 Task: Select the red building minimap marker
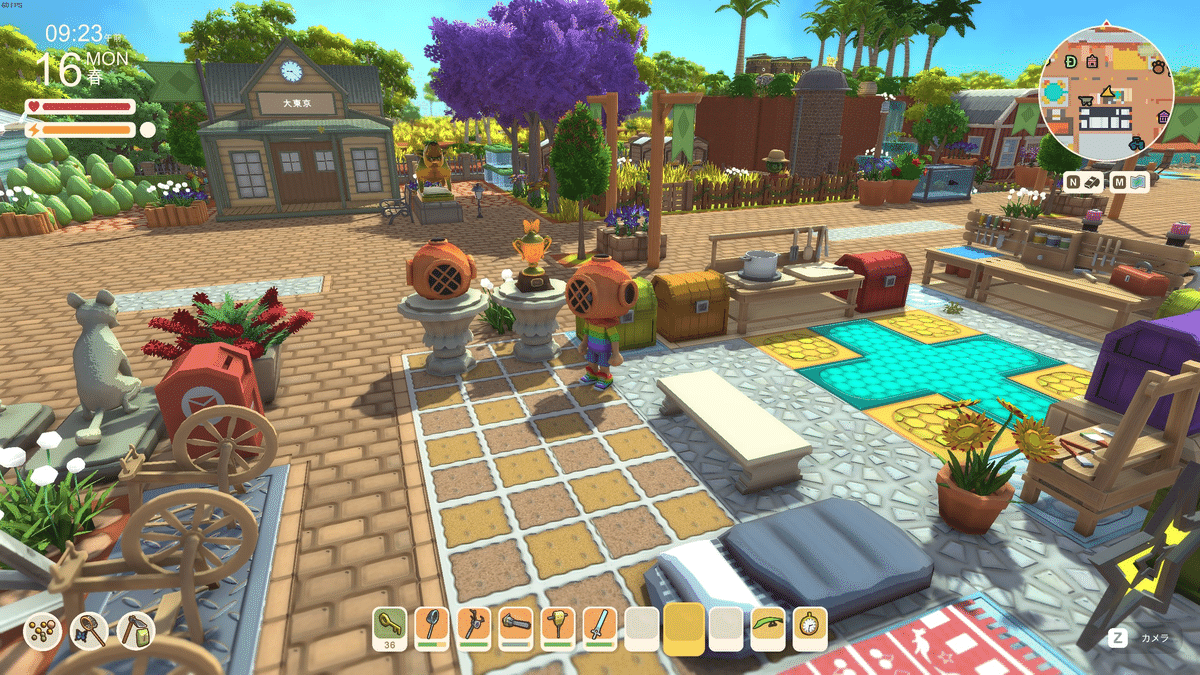(x=1093, y=61)
